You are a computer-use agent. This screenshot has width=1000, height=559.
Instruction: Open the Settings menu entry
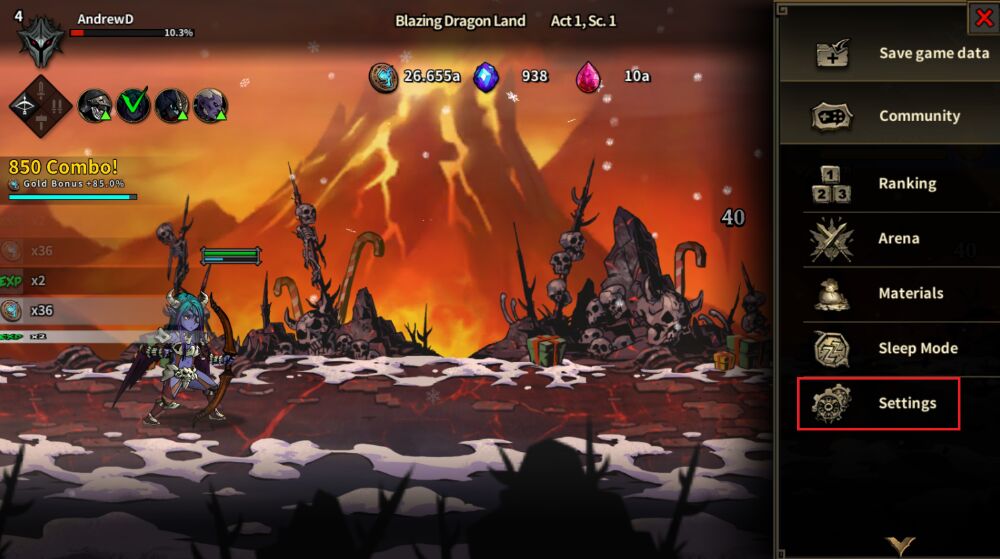[878, 404]
